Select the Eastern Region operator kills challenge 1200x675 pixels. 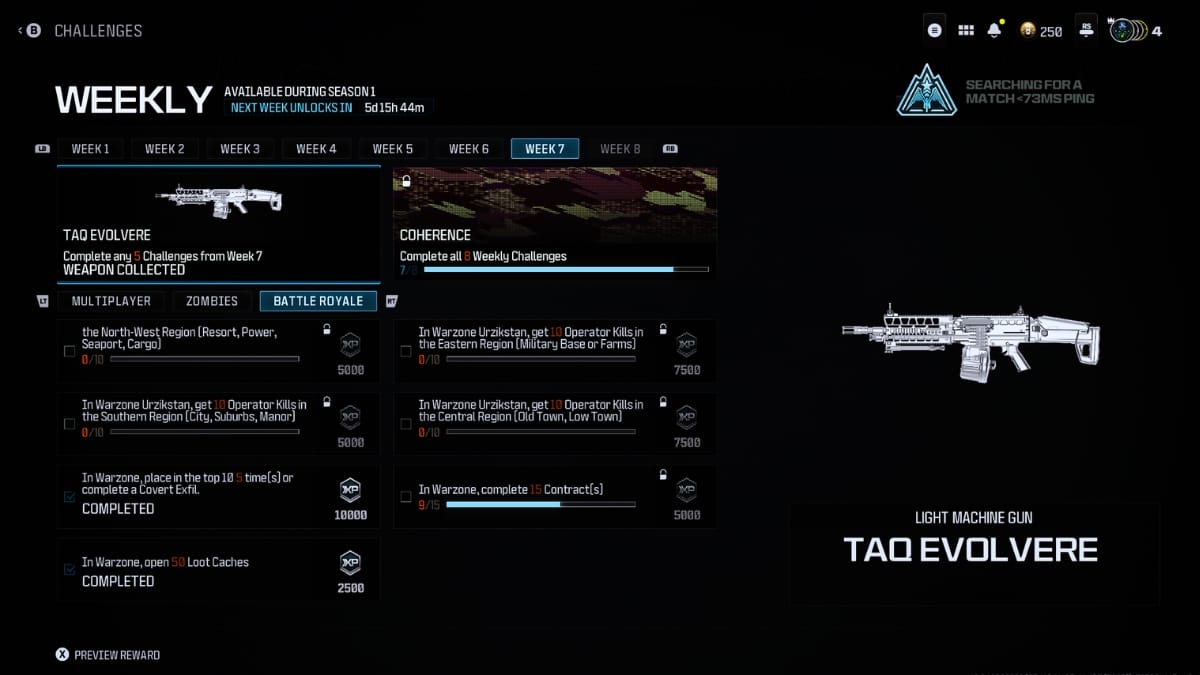tap(554, 351)
